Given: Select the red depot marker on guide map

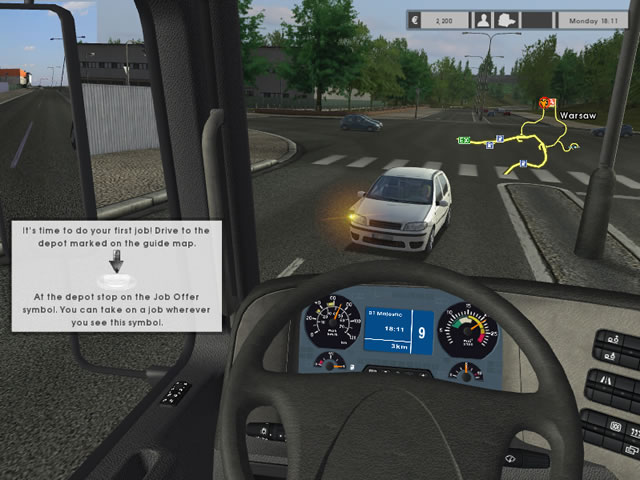Looking at the screenshot, I should coord(546,102).
